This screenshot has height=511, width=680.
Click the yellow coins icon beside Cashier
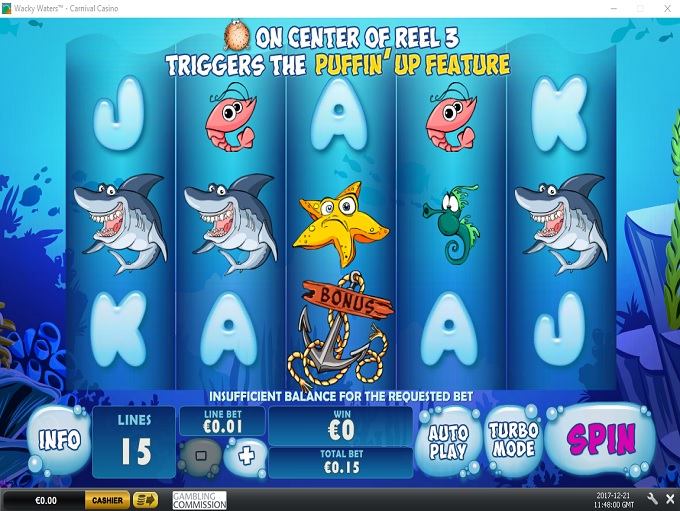[x=146, y=500]
